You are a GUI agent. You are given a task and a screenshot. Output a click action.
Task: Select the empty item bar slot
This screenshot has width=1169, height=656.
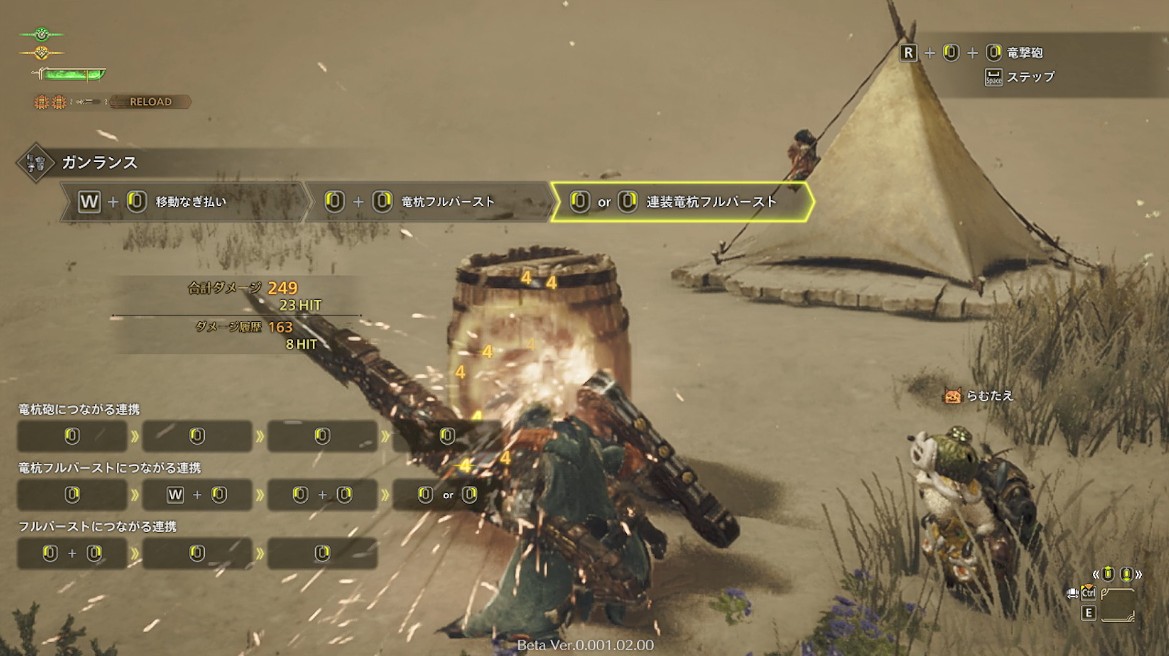click(1117, 604)
